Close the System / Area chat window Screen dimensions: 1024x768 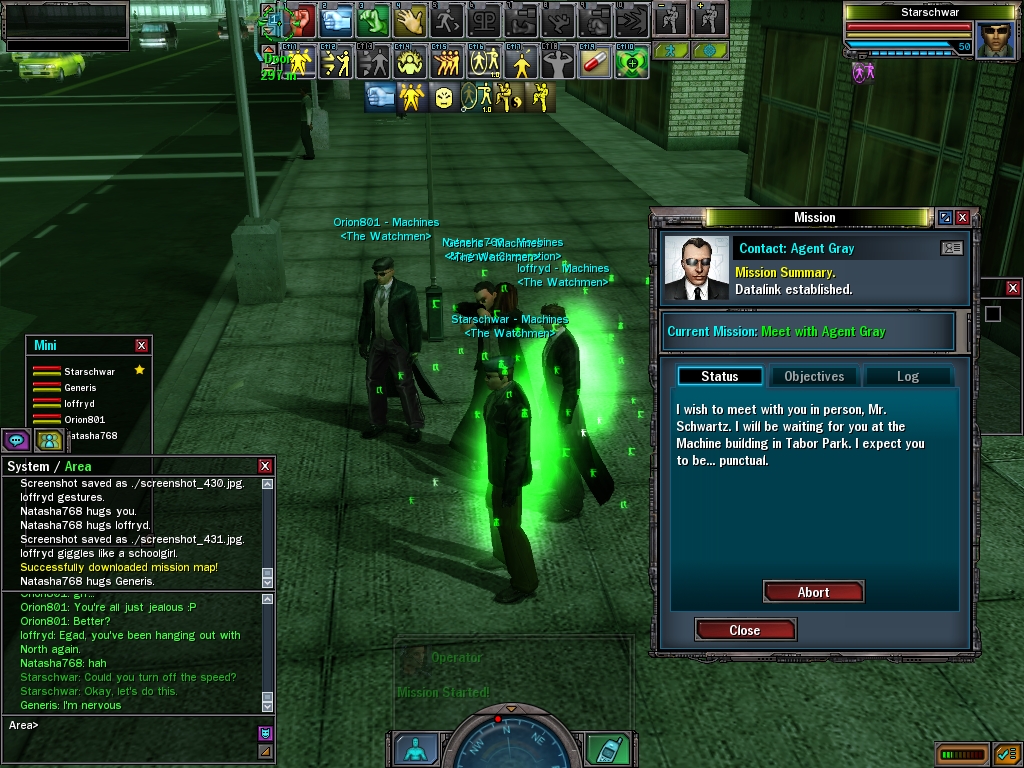[265, 466]
